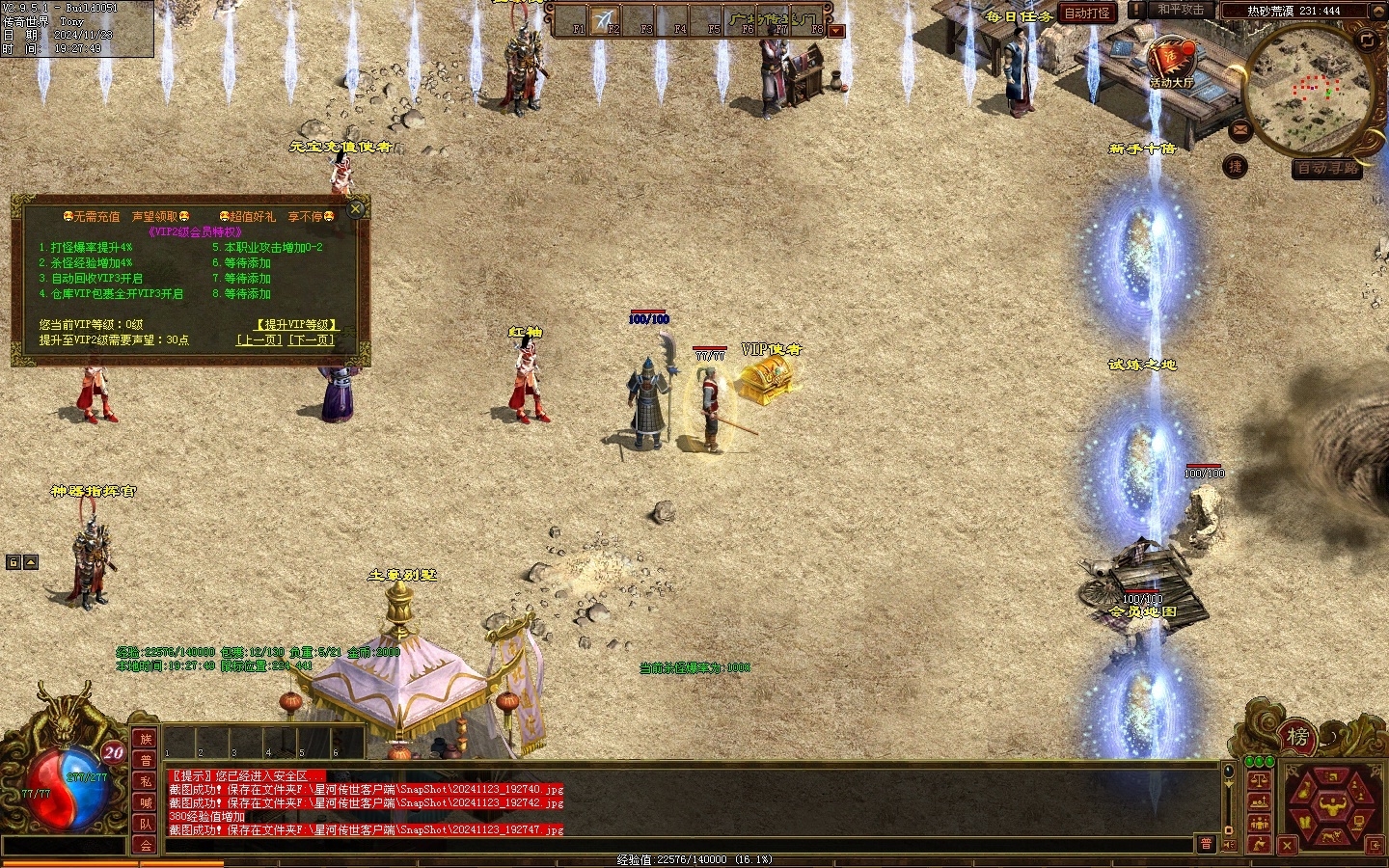Activate 自动寻路 auto-pathfinding
Viewport: 1389px width, 868px height.
1327,168
